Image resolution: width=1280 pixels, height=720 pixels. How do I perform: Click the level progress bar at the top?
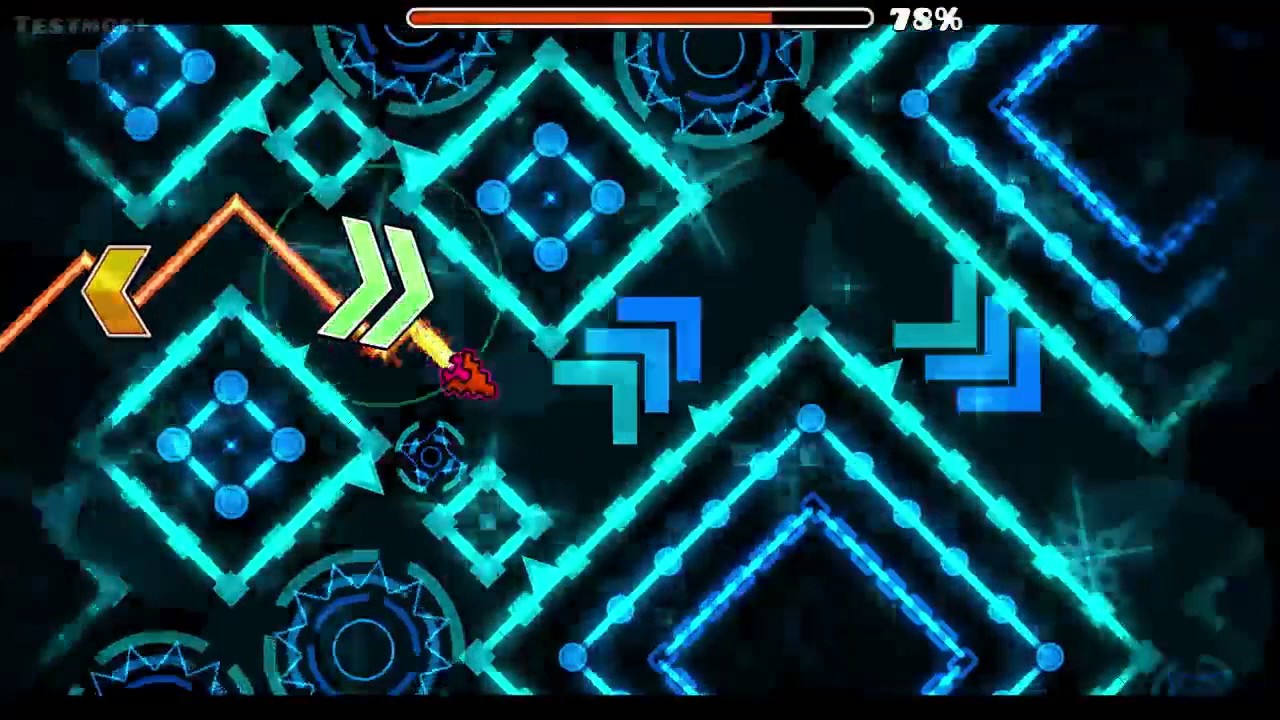pyautogui.click(x=640, y=17)
